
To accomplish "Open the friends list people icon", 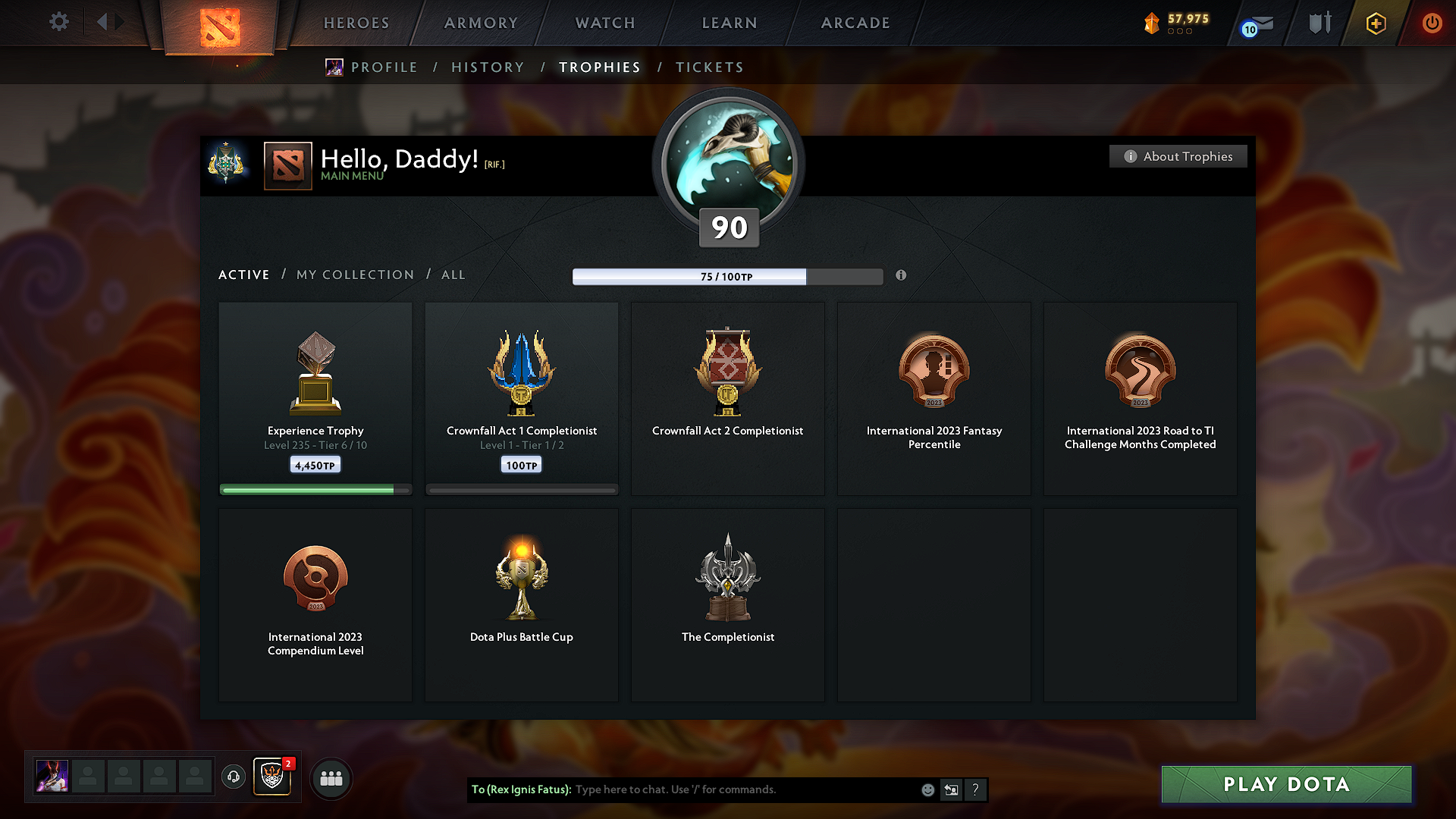I will [331, 777].
